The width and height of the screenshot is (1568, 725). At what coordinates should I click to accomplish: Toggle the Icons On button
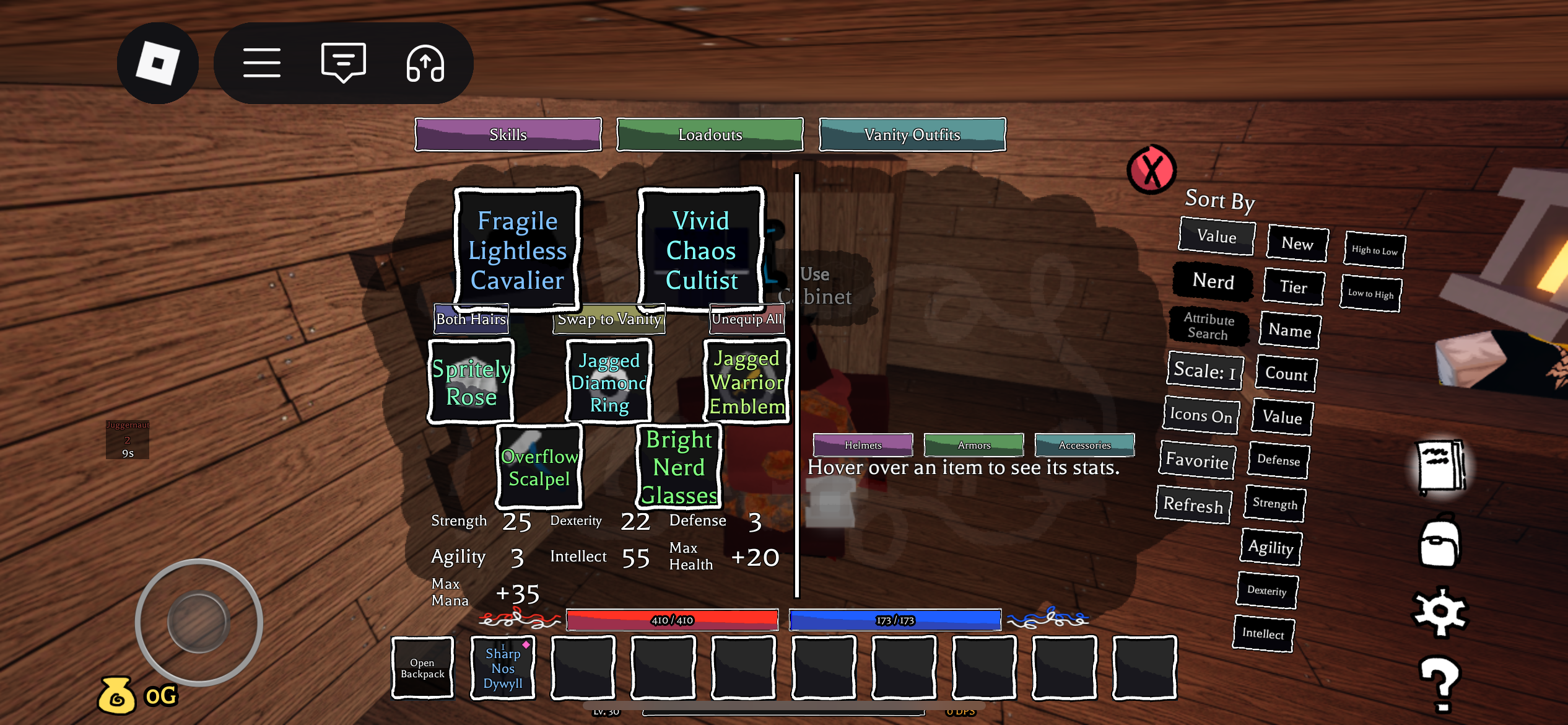[x=1201, y=415]
